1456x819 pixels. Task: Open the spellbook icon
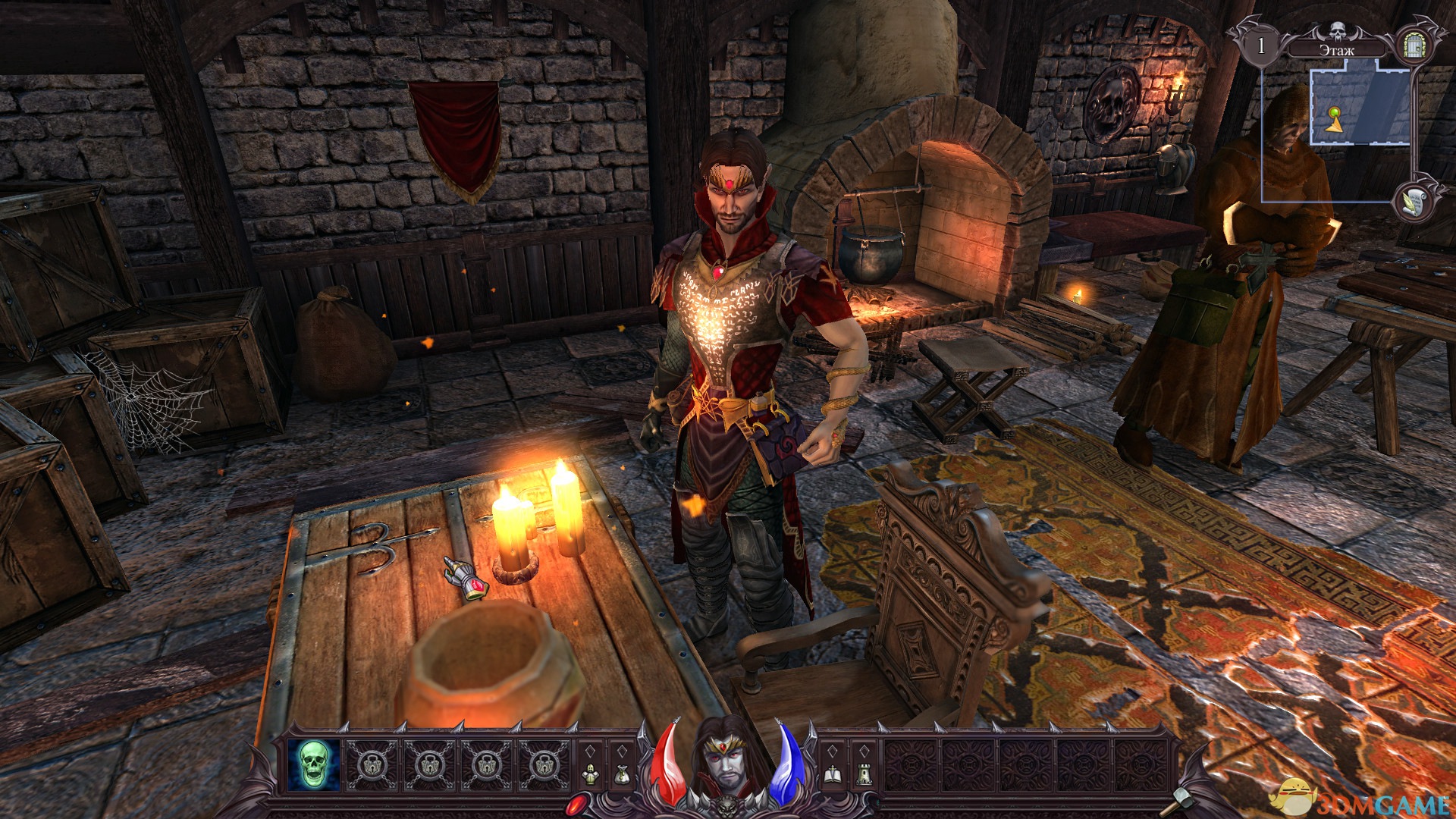click(832, 773)
